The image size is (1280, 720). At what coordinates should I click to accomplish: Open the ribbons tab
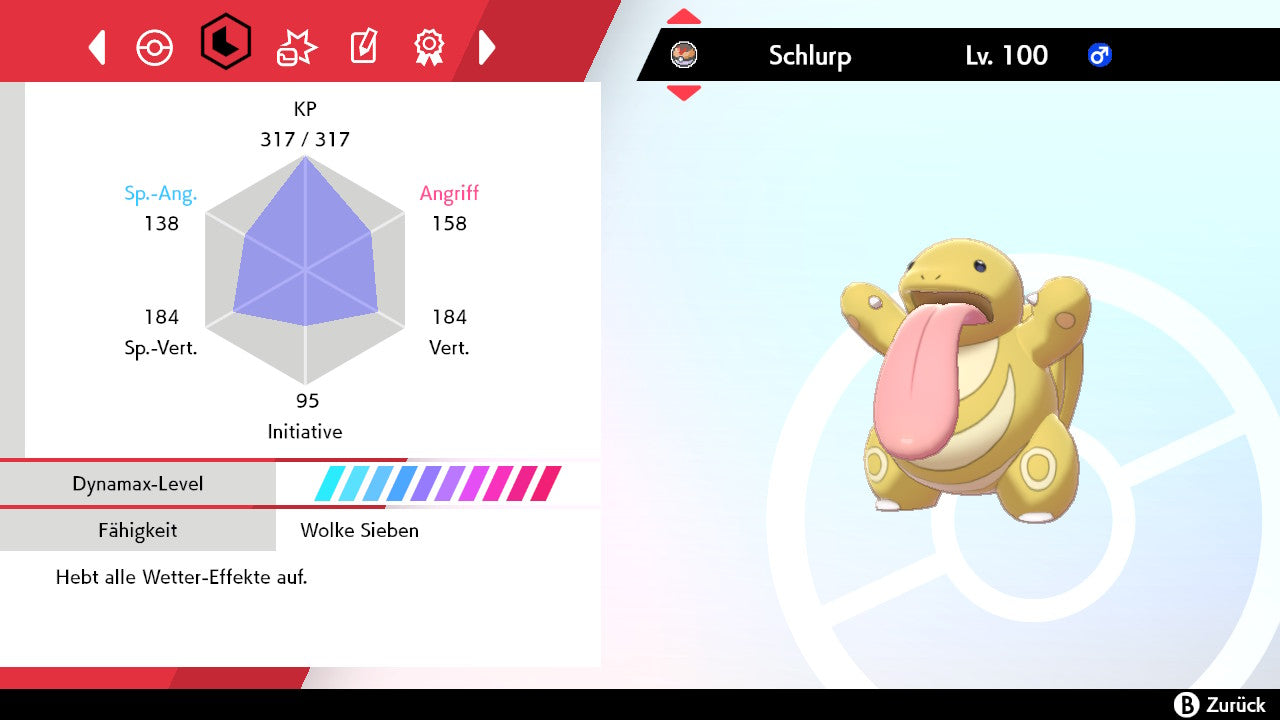[x=429, y=46]
